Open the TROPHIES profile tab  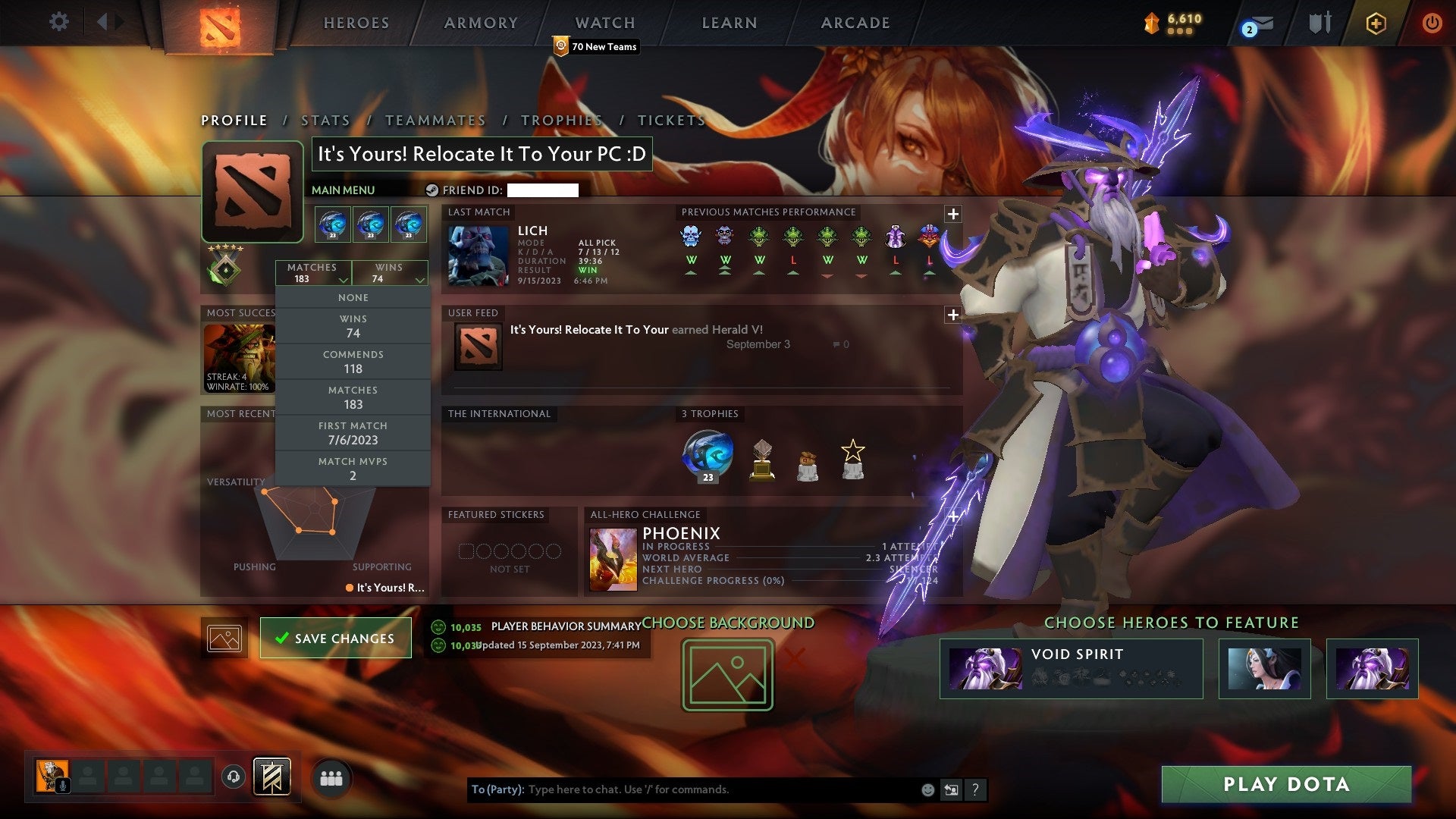[x=561, y=120]
